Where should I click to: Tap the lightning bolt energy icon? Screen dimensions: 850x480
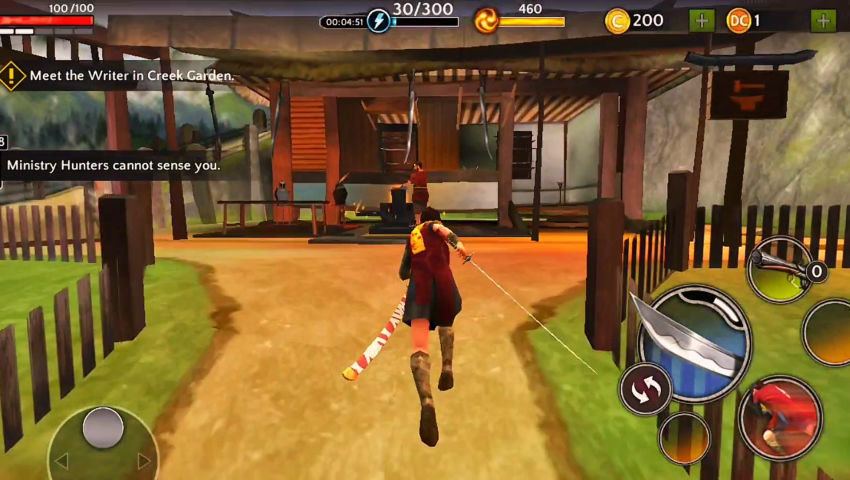378,20
